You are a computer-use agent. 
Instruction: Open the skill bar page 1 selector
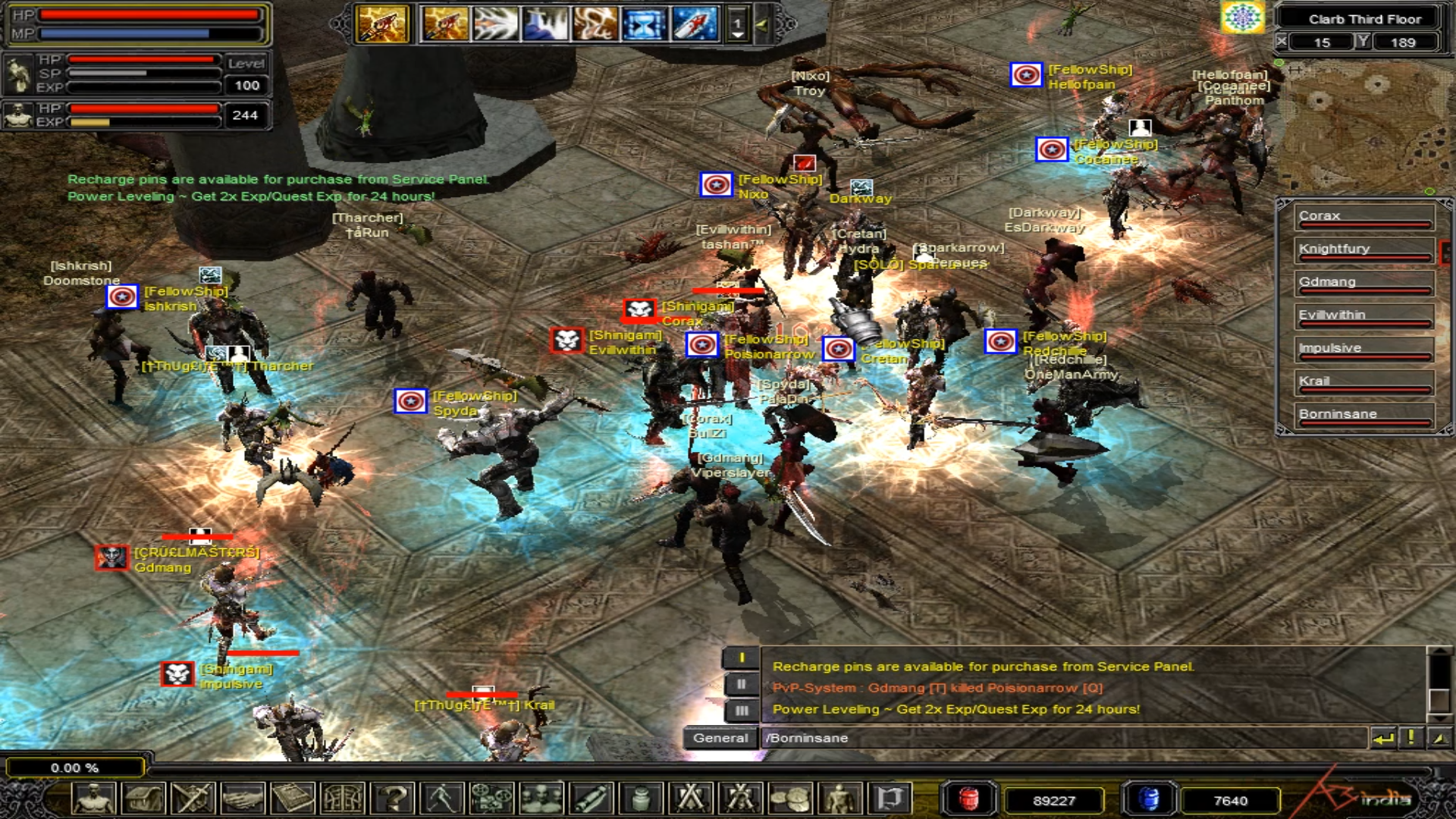(x=737, y=24)
